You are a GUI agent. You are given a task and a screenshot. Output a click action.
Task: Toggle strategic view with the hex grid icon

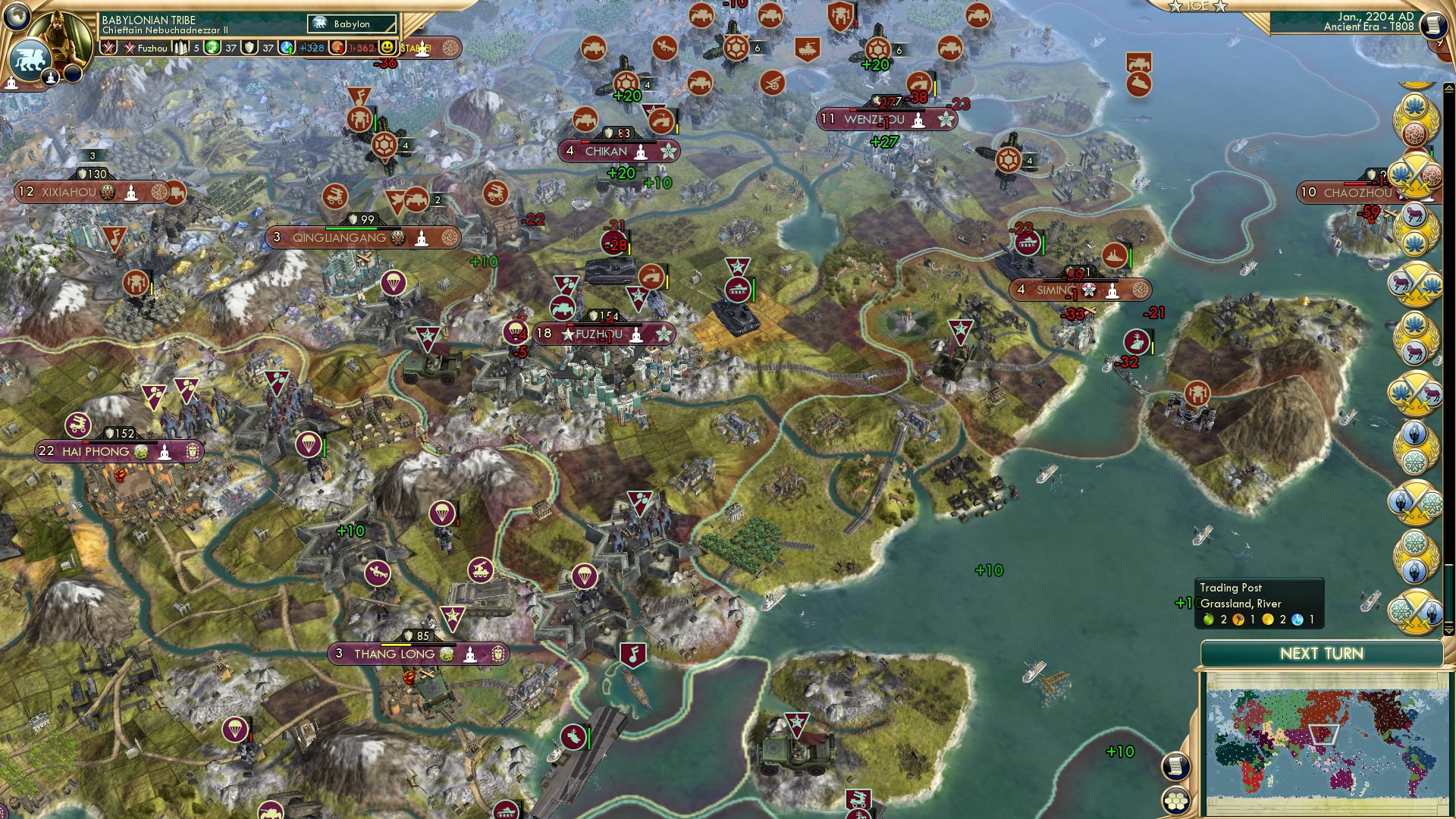1176,802
